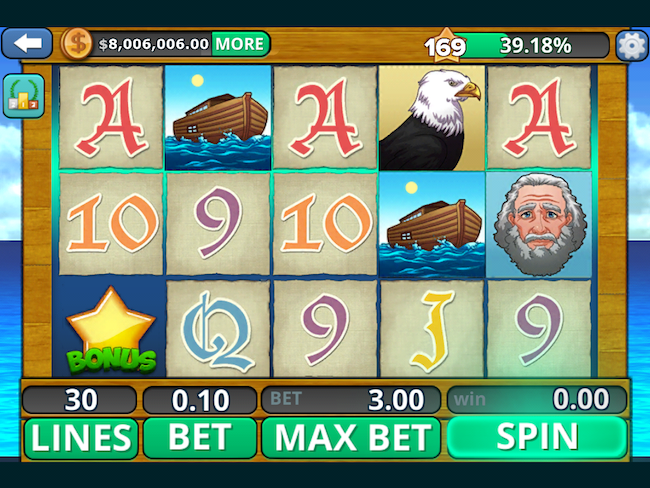Open the leaderboard podium icon
The width and height of the screenshot is (650, 488).
pos(22,97)
